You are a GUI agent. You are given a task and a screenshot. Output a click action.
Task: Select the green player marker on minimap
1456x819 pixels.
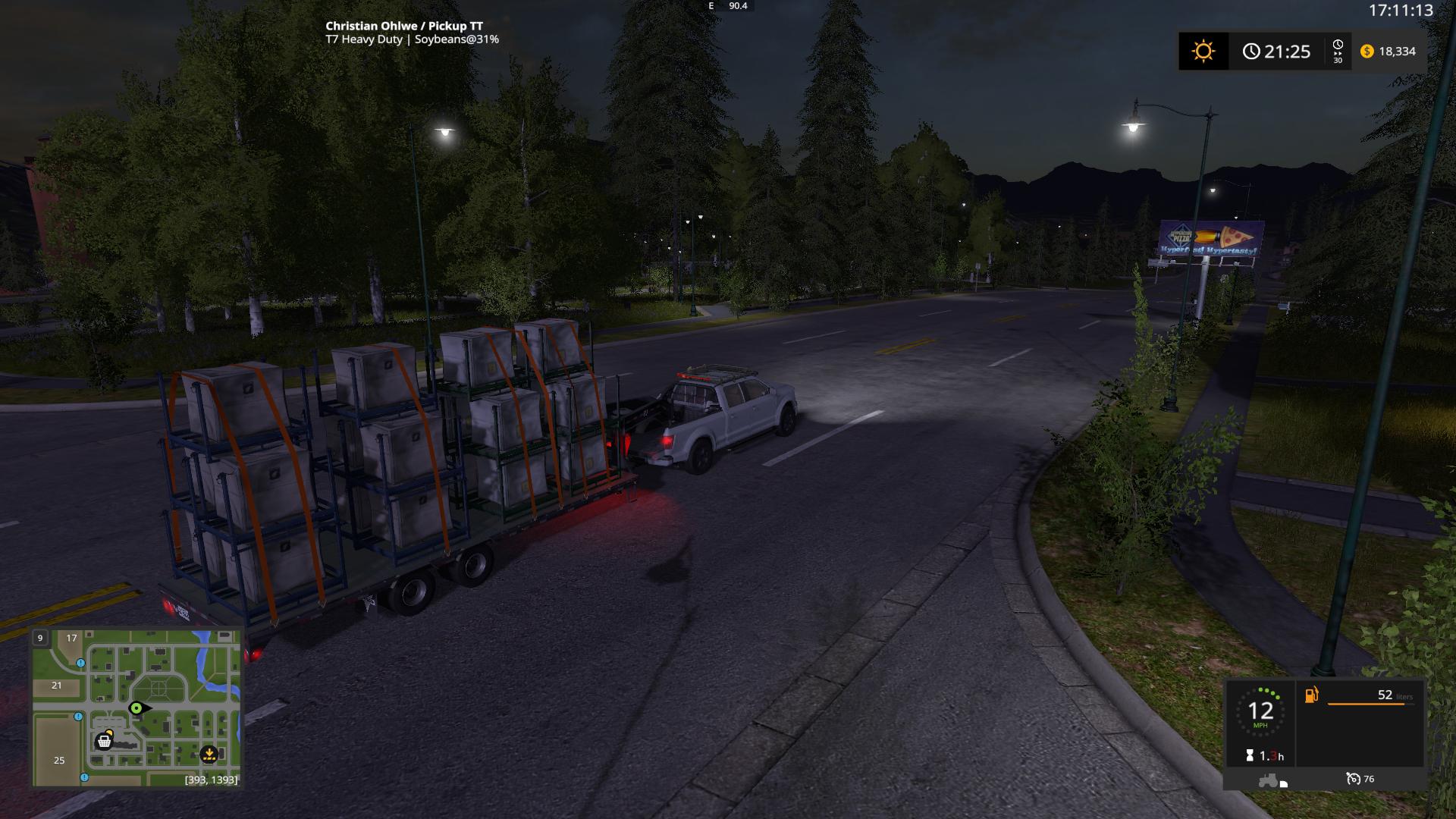[136, 708]
